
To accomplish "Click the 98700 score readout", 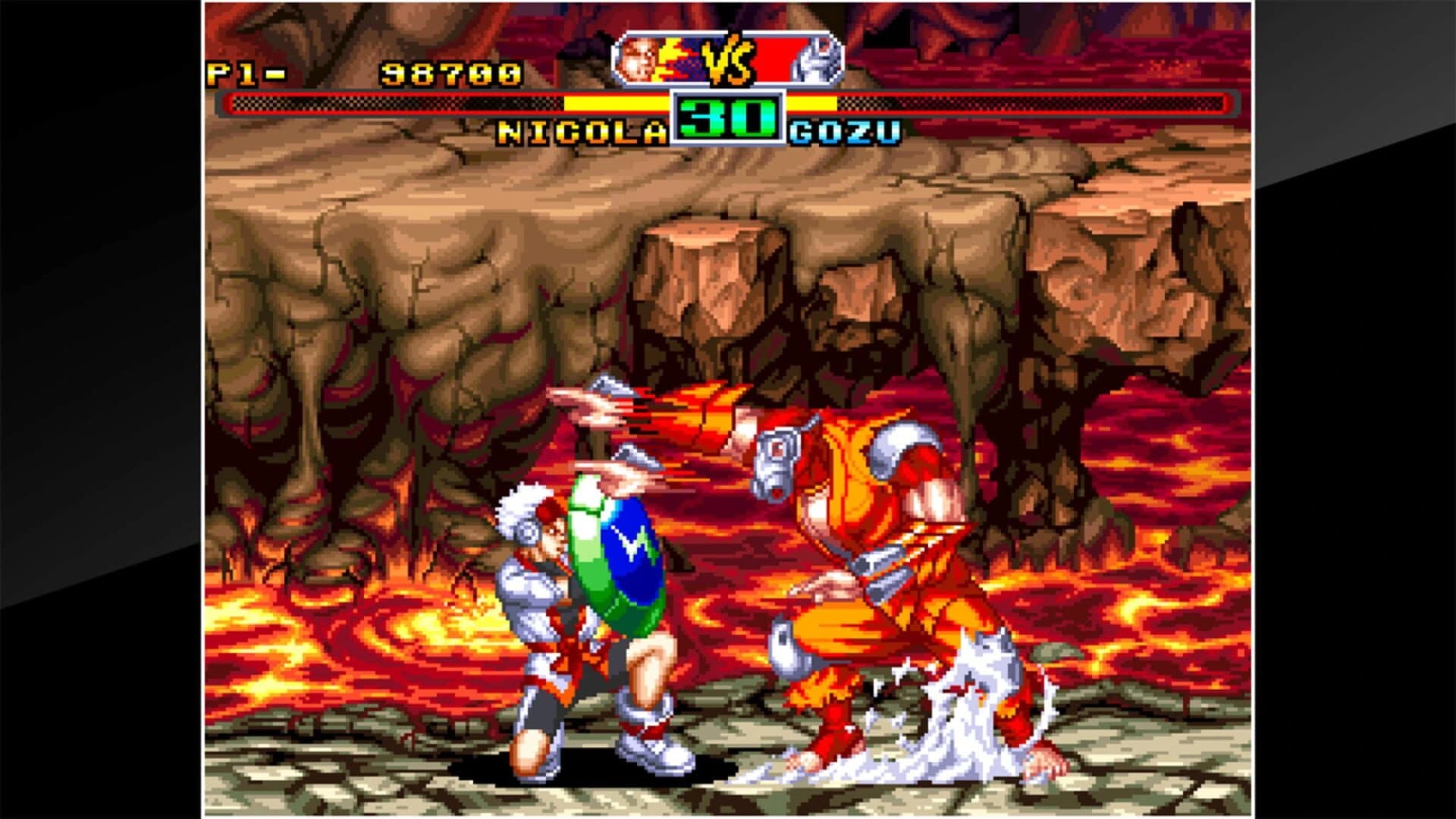I will pyautogui.click(x=451, y=71).
